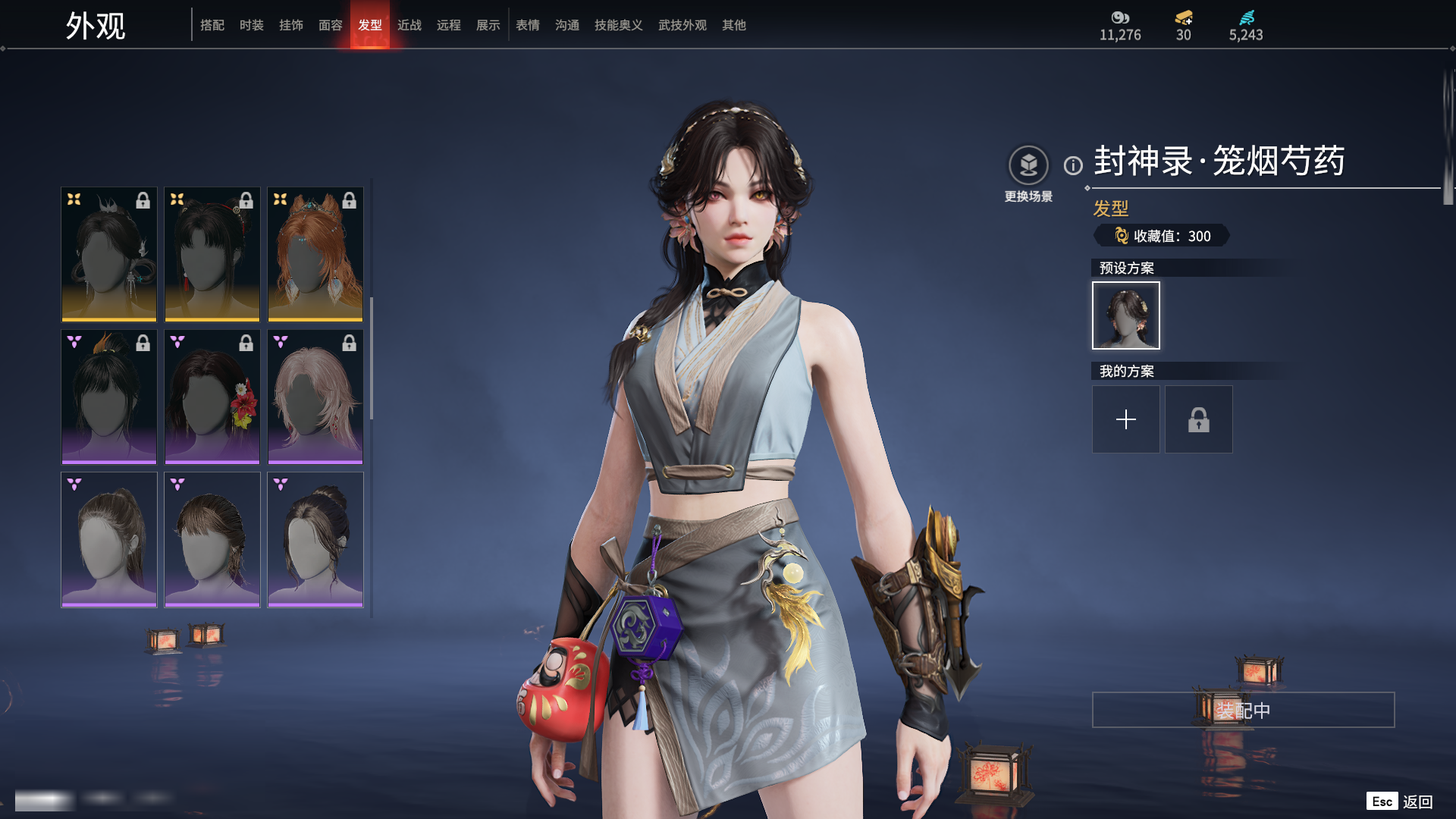
Task: Pick the pink-haired locked hairstyle card
Action: (x=315, y=397)
